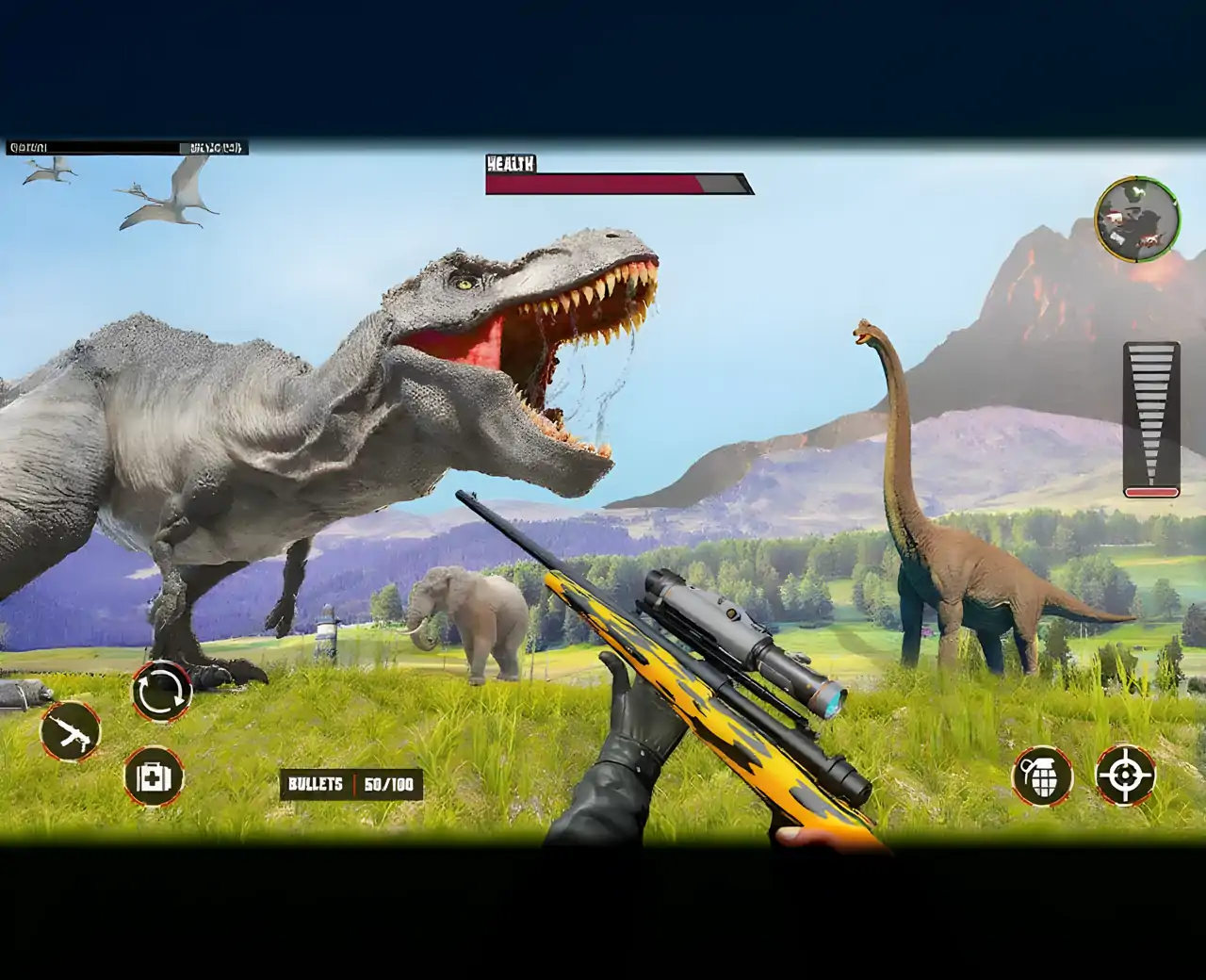The width and height of the screenshot is (1206, 980).
Task: Open the circular minimap radar
Action: point(1137,220)
